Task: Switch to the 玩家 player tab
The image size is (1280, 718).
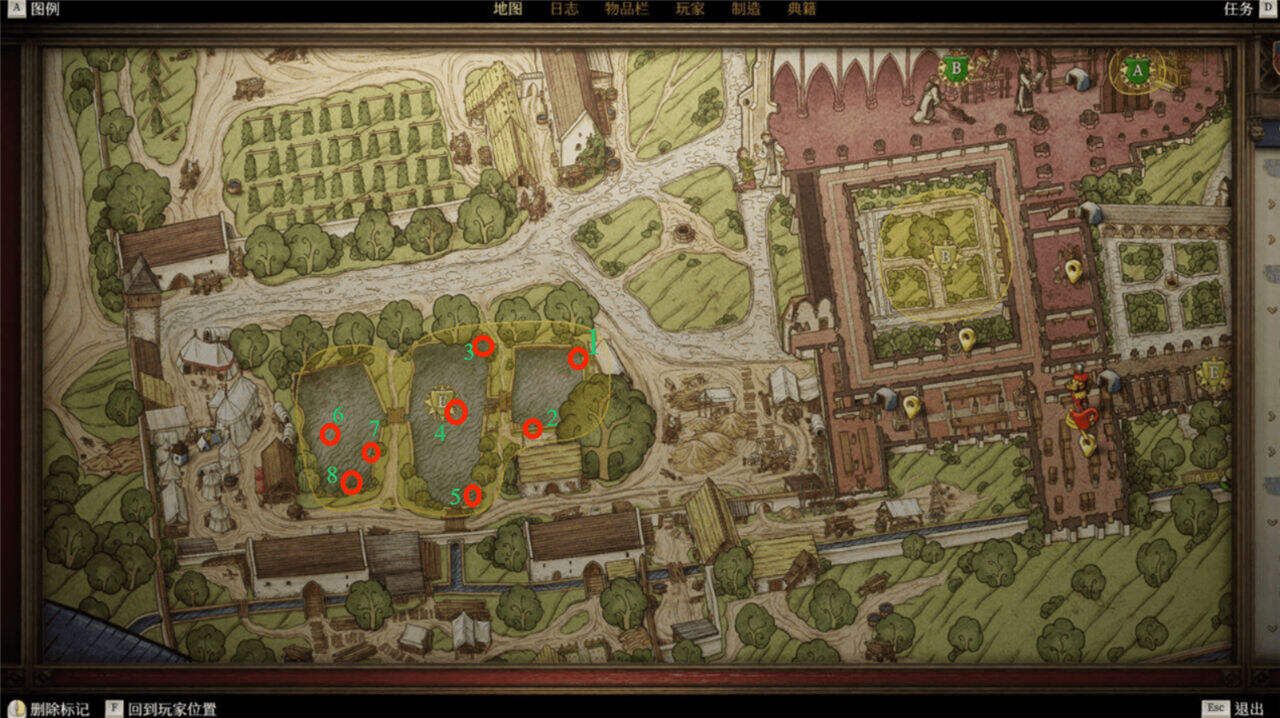Action: [690, 9]
